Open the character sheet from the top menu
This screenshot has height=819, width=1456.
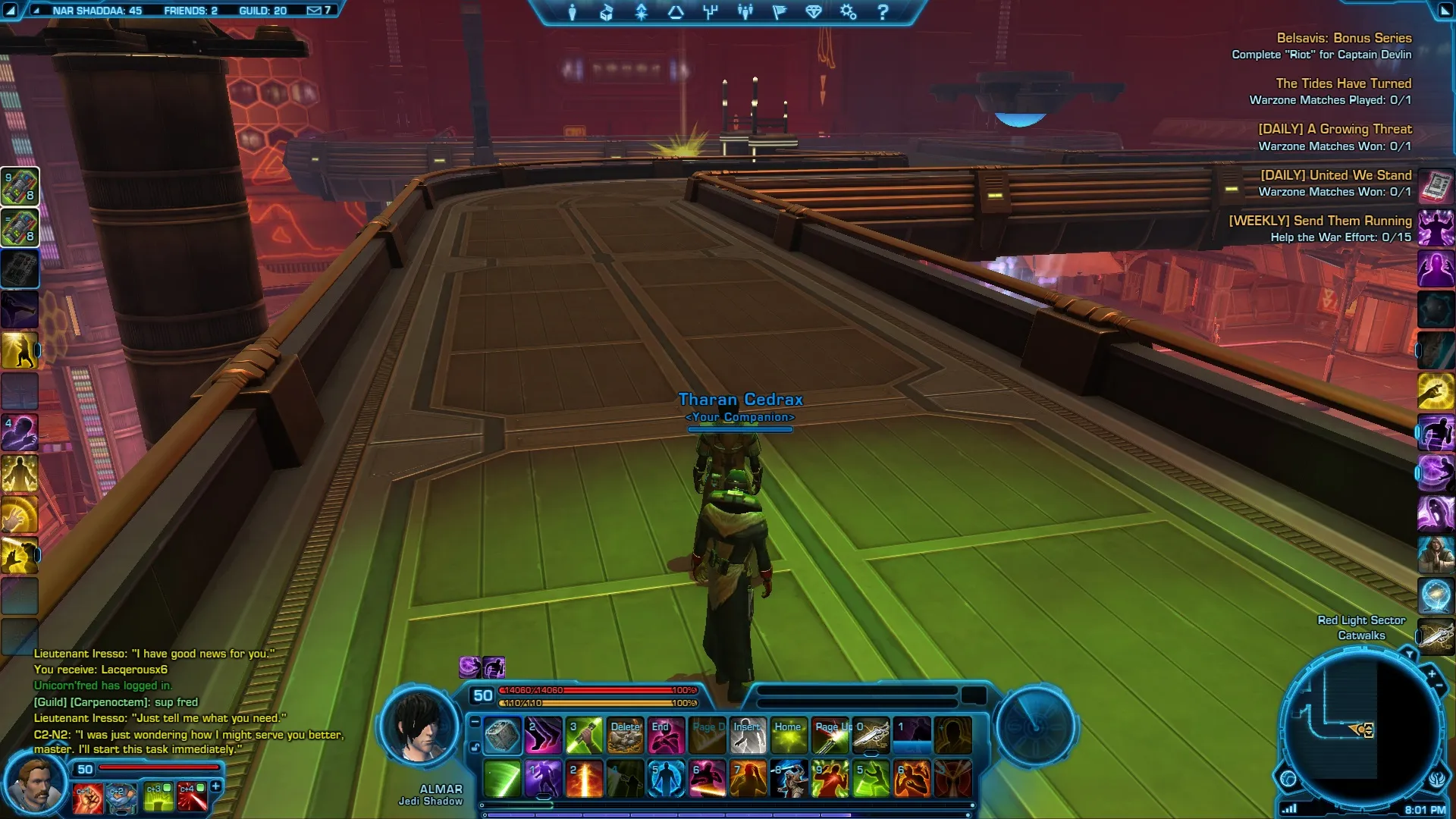point(573,12)
